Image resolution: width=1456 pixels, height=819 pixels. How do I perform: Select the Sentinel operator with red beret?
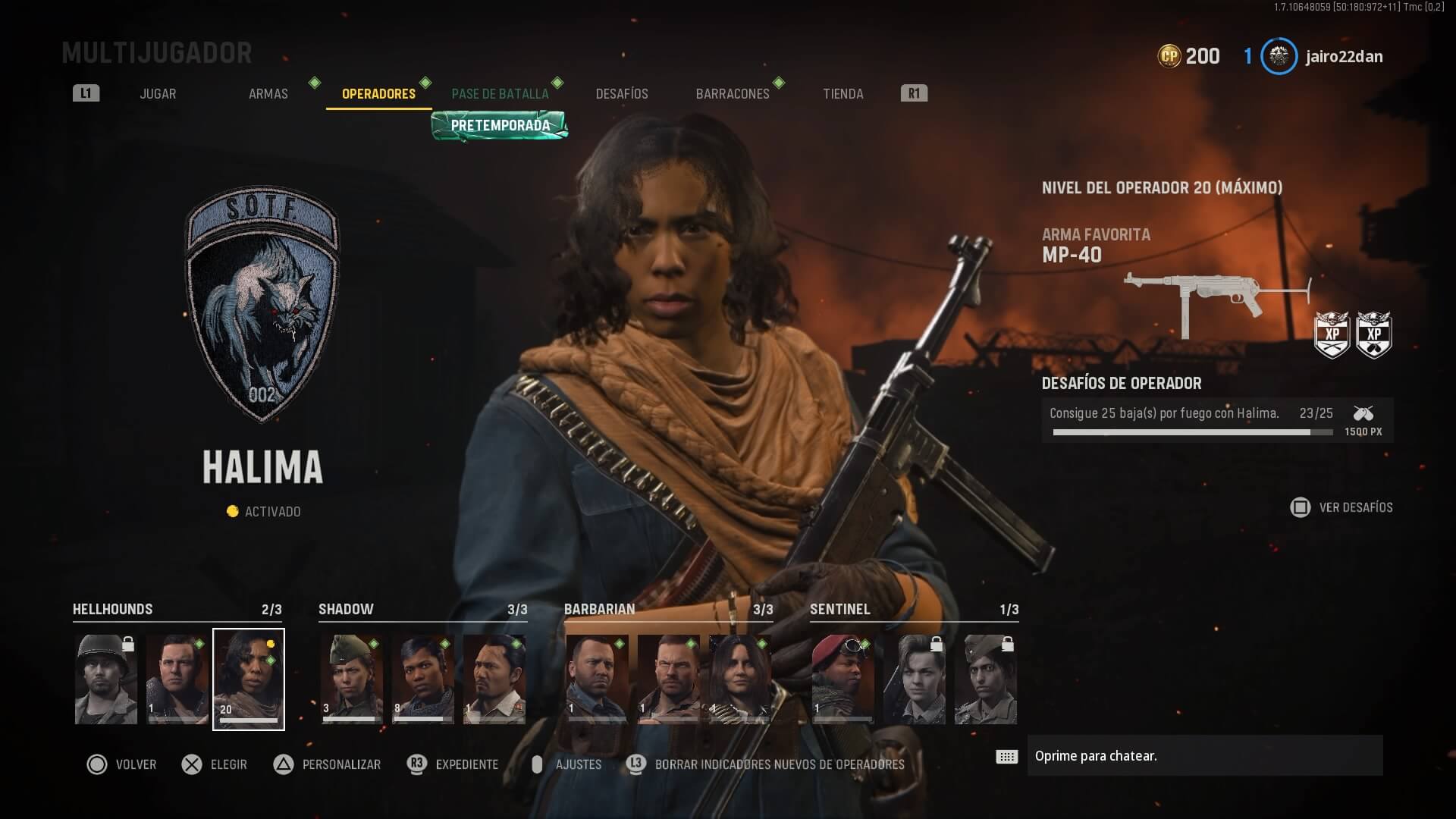pos(843,679)
